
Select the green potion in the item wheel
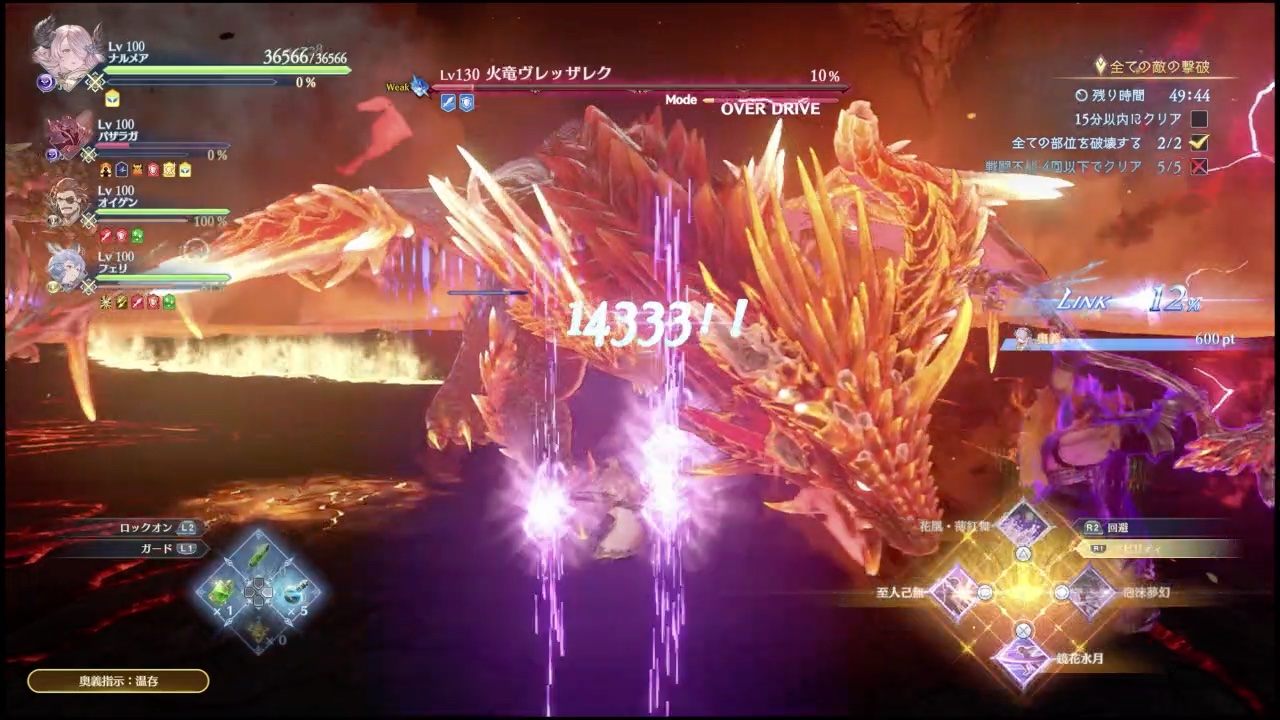coord(222,590)
